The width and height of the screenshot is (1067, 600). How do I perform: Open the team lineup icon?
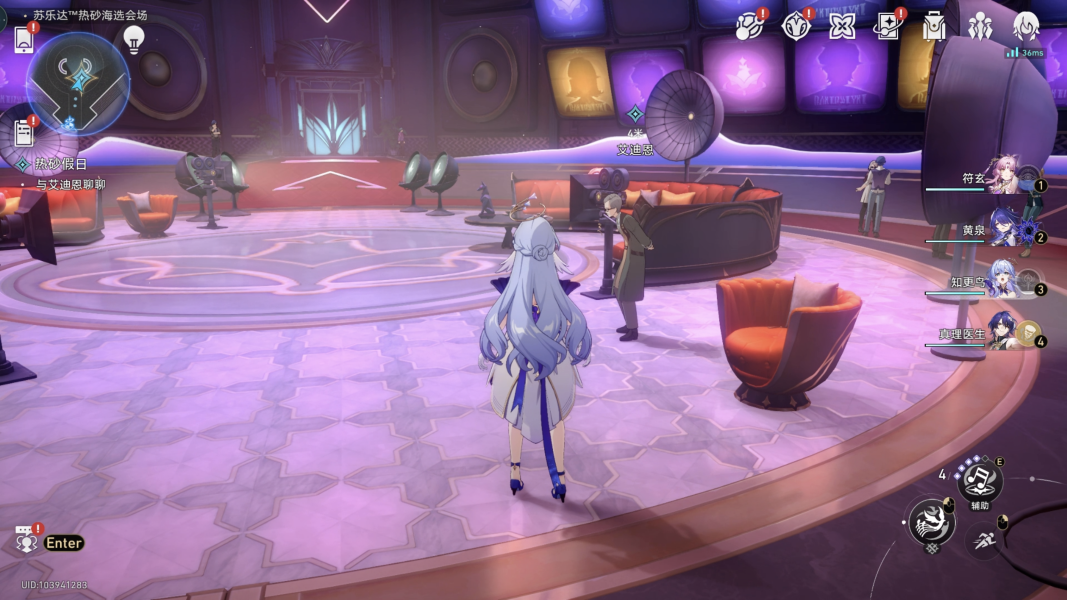(x=980, y=26)
